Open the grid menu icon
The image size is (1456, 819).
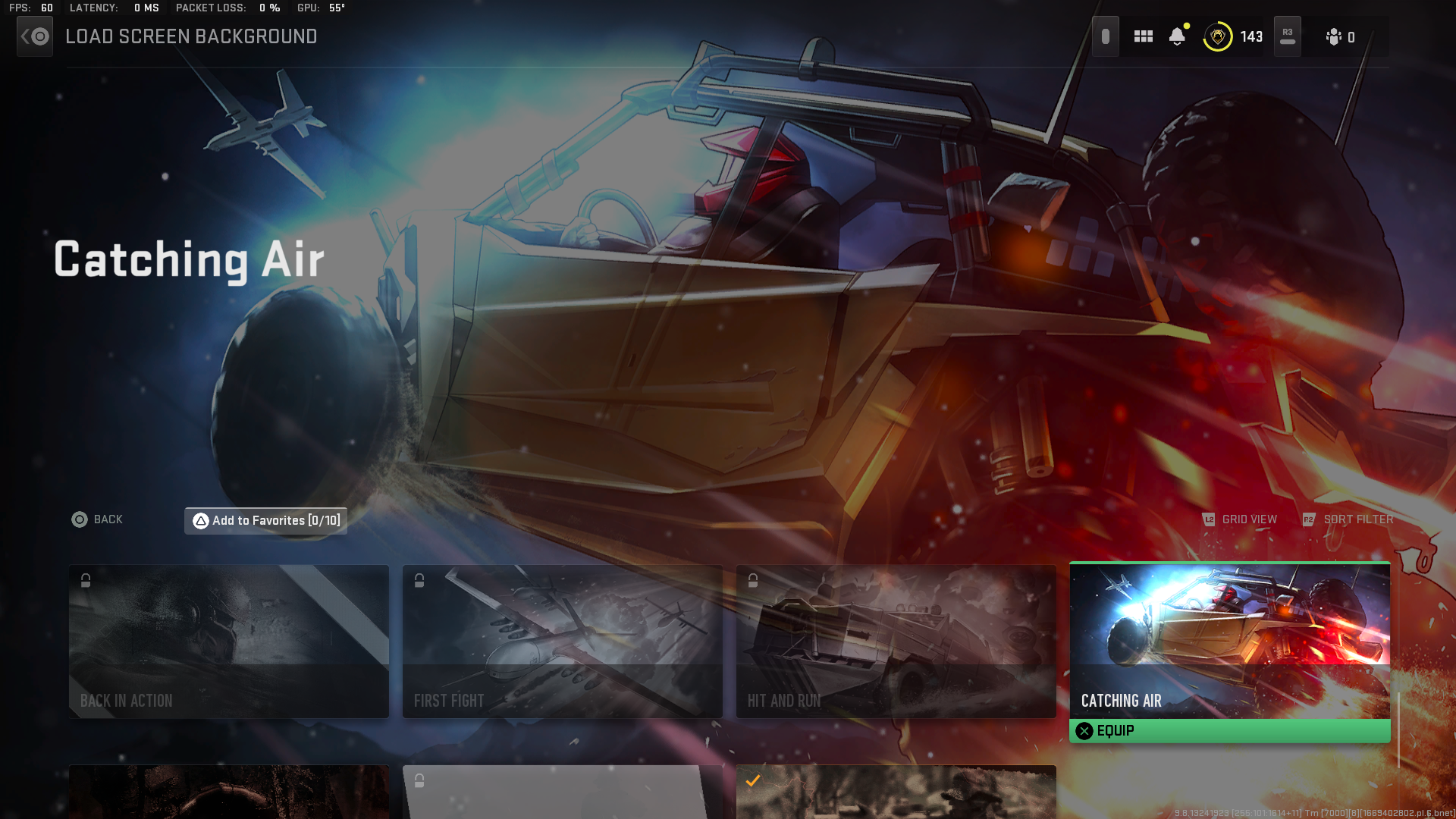[x=1143, y=36]
